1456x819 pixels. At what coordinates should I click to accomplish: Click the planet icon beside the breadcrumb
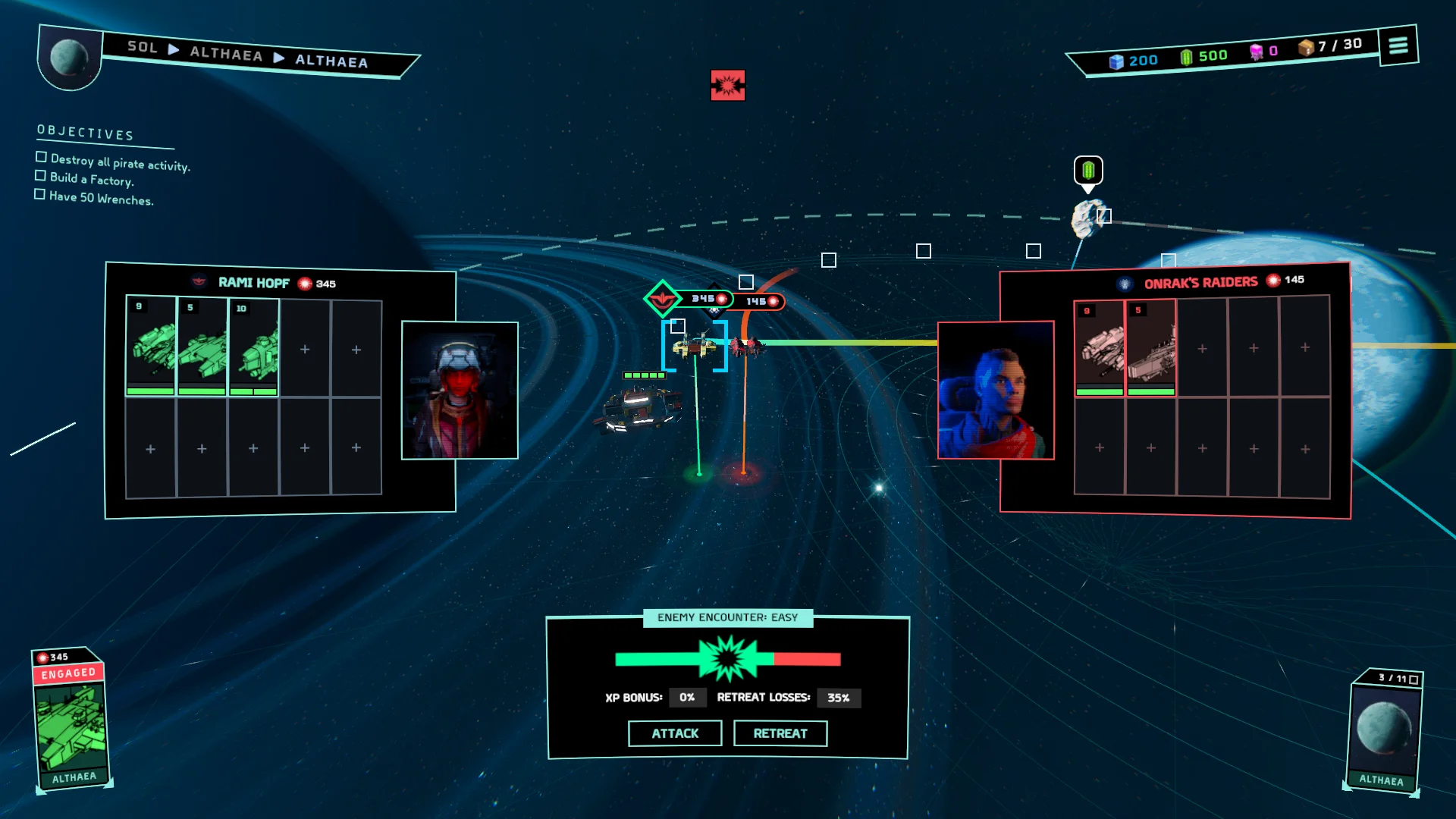tap(69, 58)
